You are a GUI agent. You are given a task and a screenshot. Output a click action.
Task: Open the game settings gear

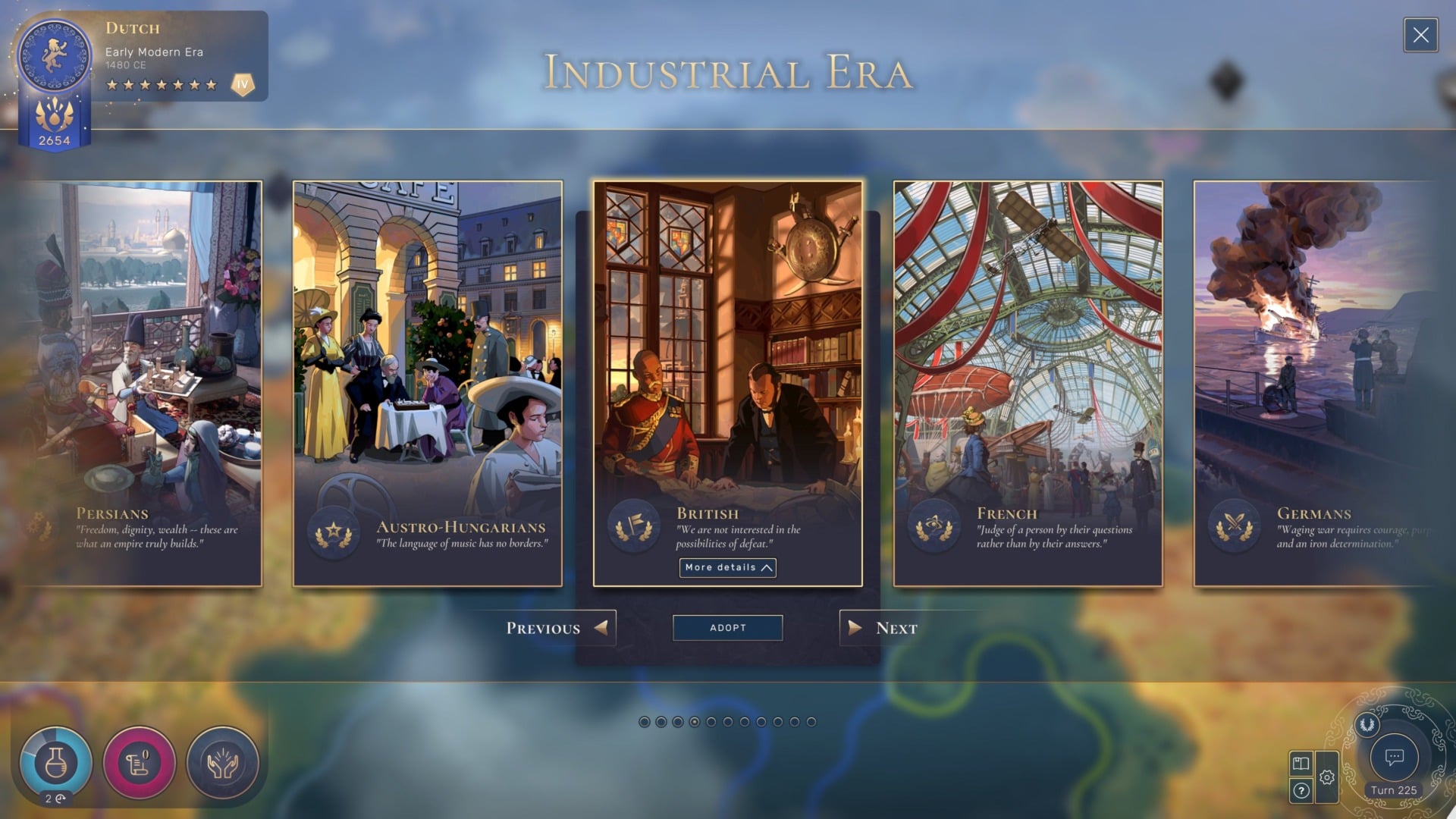[1327, 777]
